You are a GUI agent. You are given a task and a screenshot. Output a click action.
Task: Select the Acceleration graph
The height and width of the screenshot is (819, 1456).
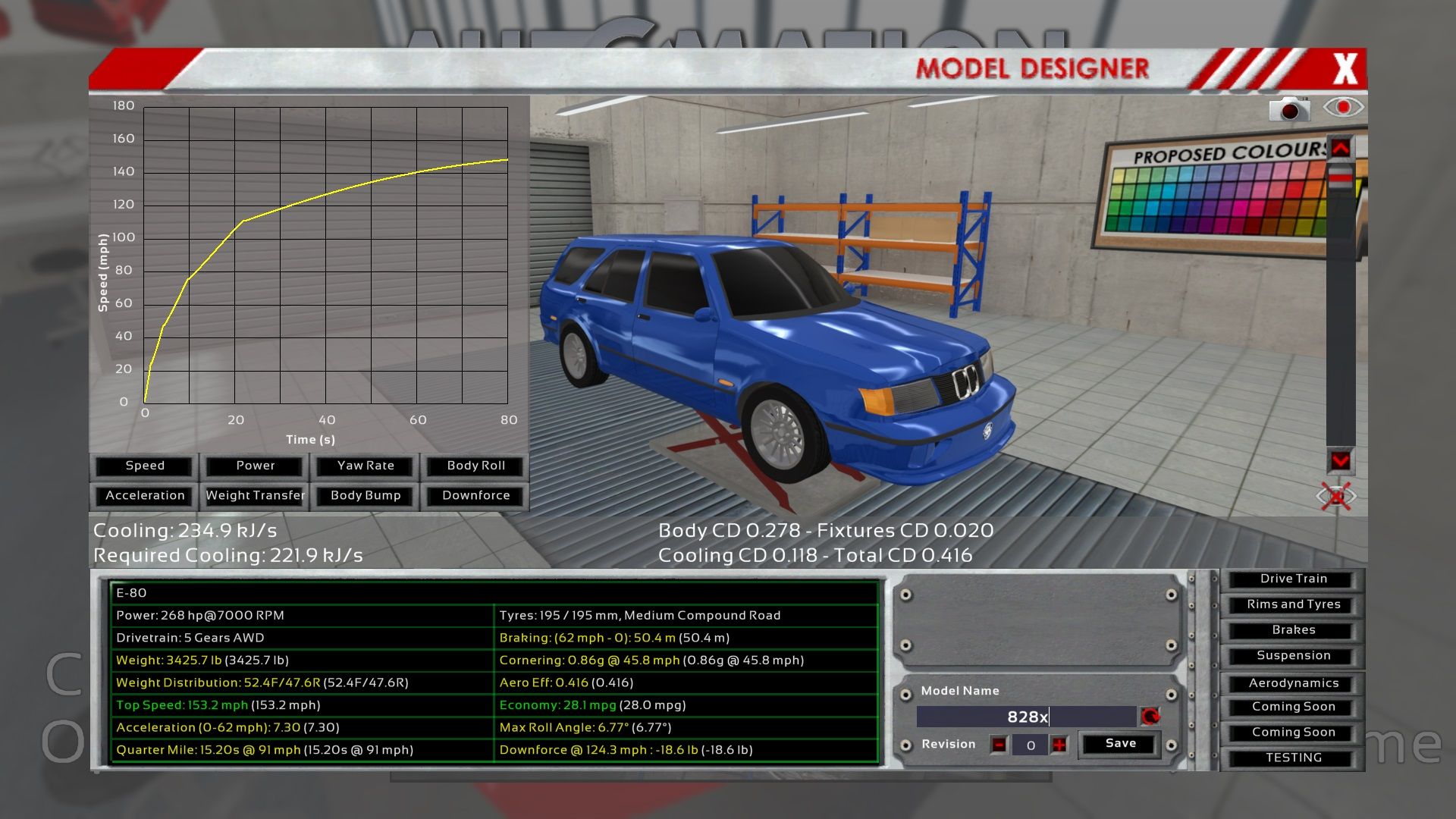pyautogui.click(x=145, y=495)
